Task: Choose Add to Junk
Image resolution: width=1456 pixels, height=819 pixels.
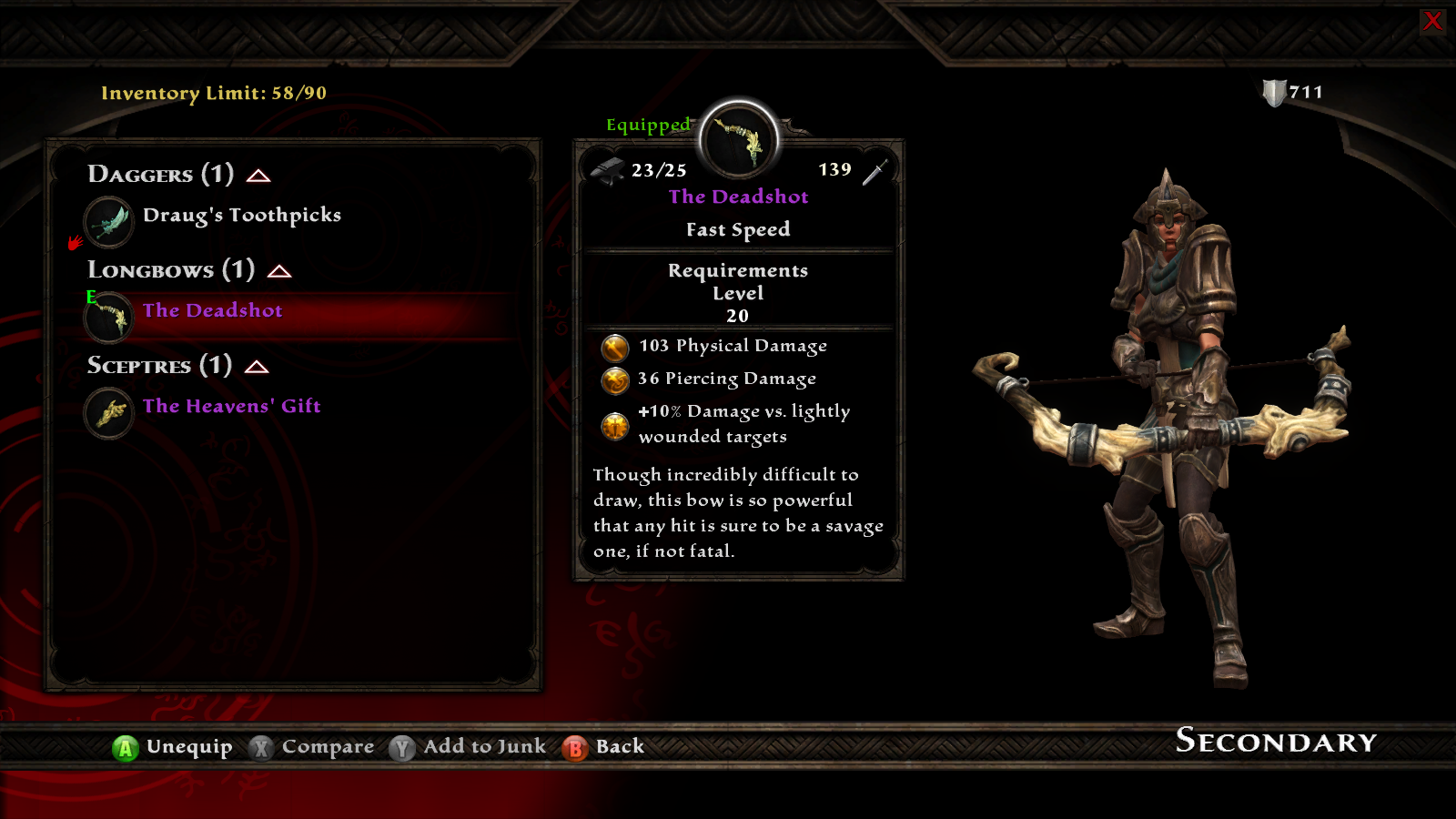Action: point(469,747)
